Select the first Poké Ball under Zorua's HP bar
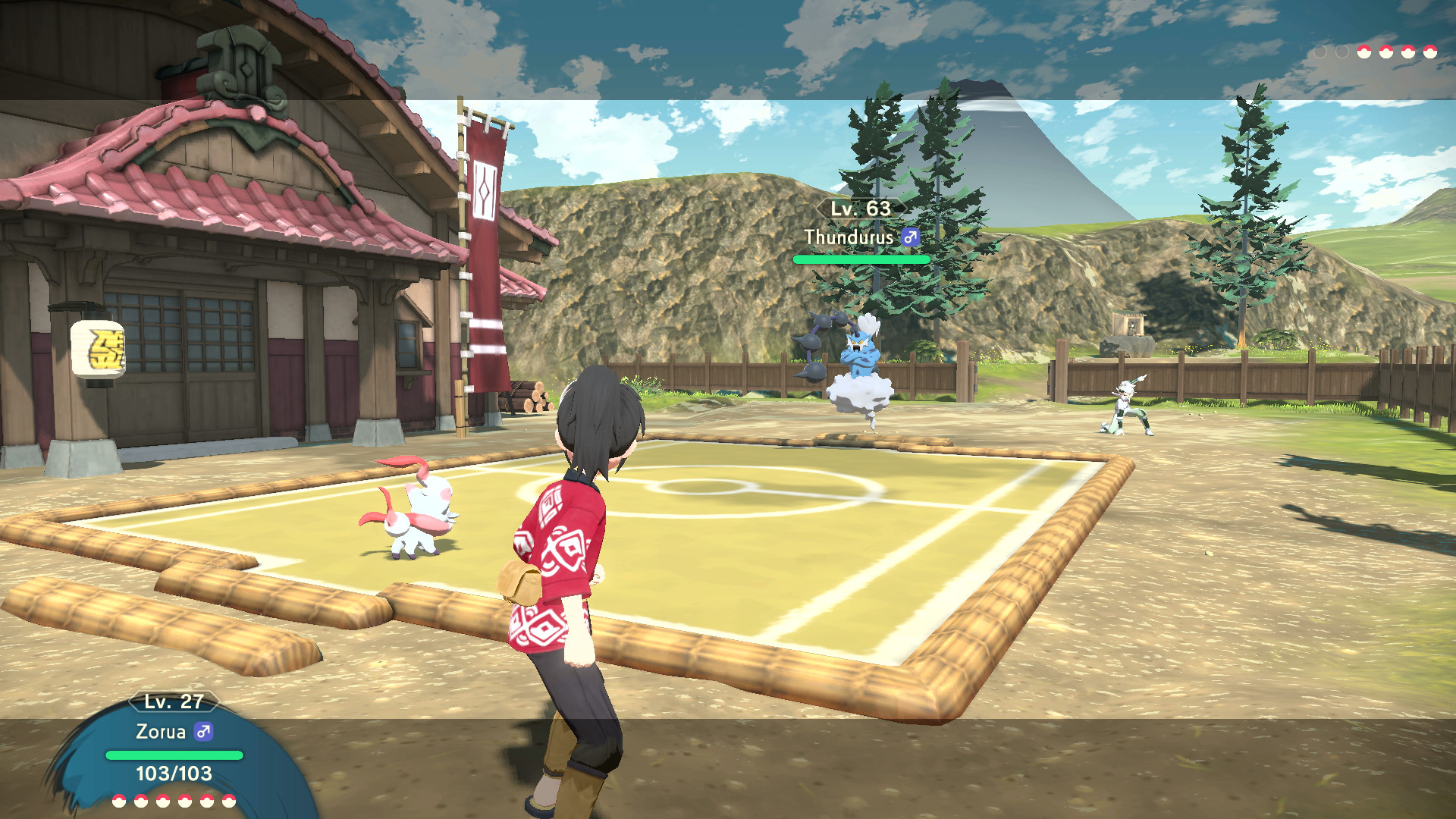This screenshot has height=819, width=1456. (120, 801)
